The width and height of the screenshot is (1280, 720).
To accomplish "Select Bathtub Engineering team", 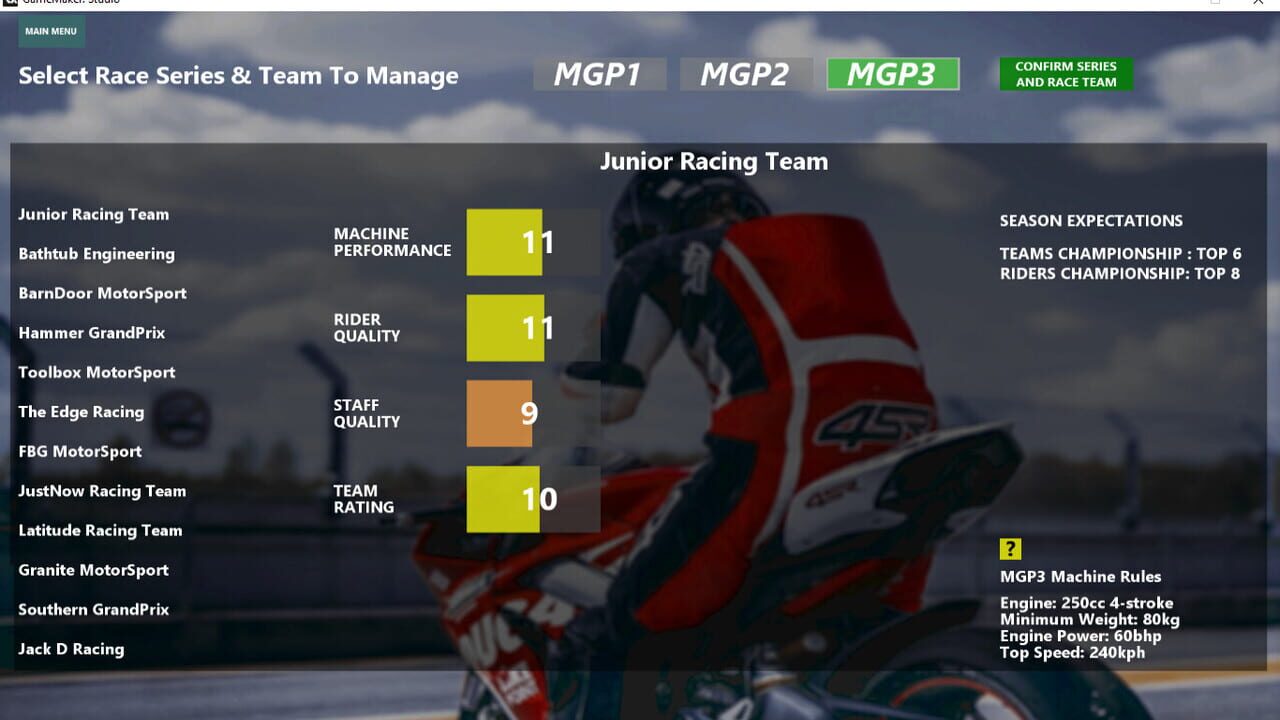I will pyautogui.click(x=97, y=254).
